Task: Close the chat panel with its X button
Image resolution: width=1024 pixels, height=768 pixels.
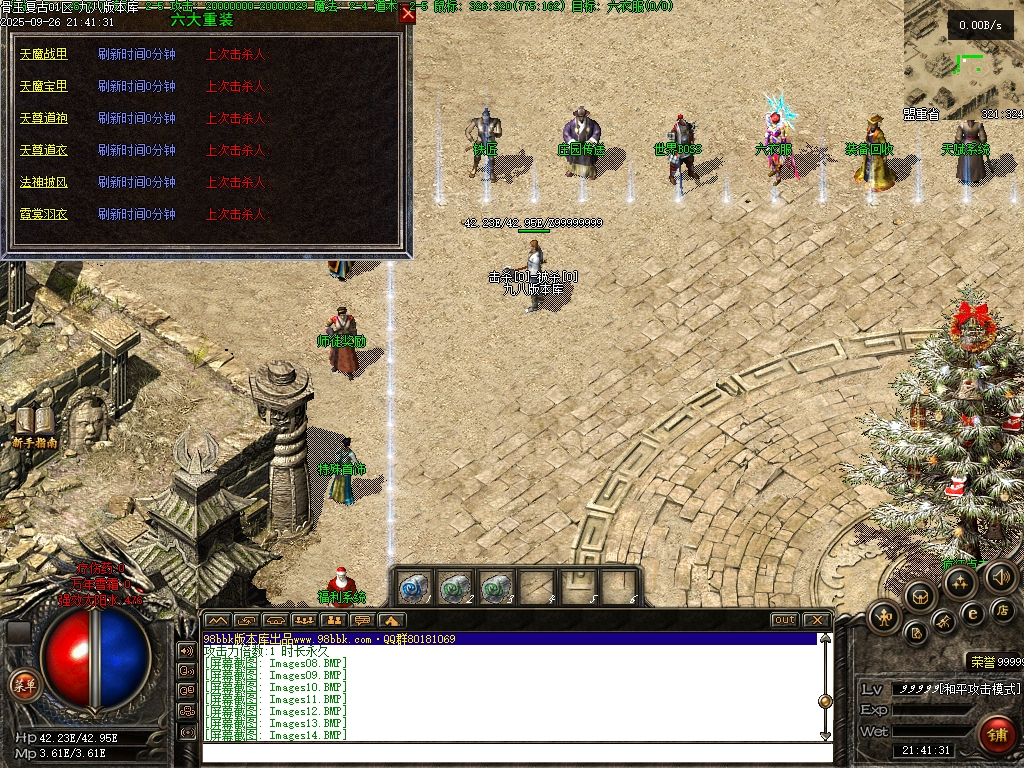Action: [816, 620]
